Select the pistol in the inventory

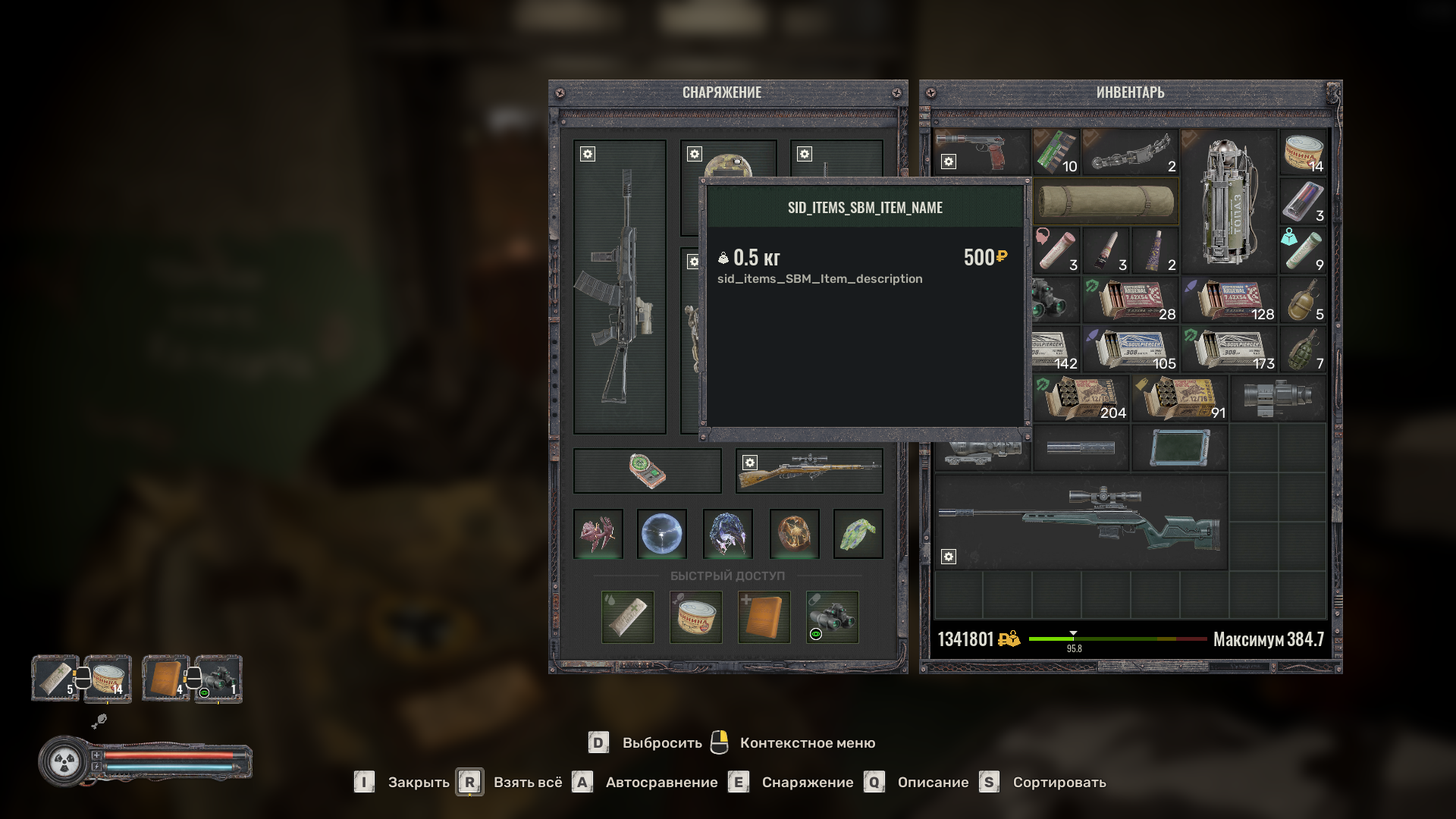[981, 151]
